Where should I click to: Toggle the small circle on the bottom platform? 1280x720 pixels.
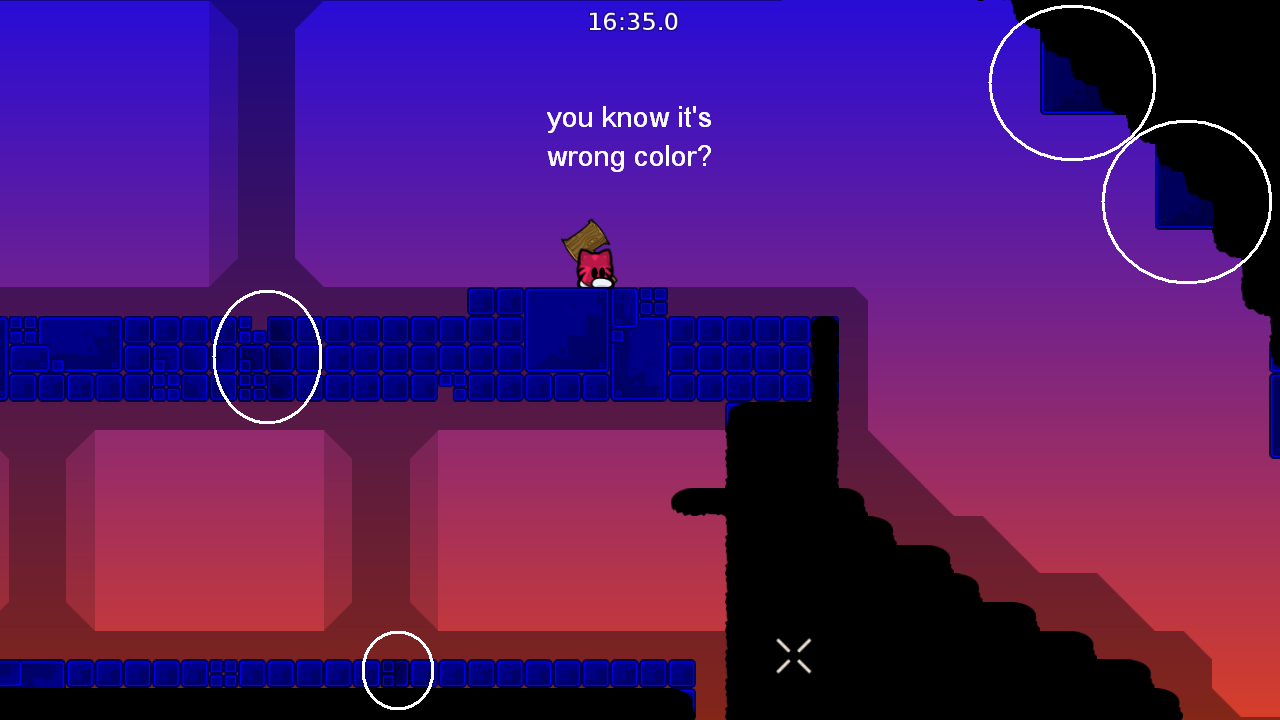399,670
